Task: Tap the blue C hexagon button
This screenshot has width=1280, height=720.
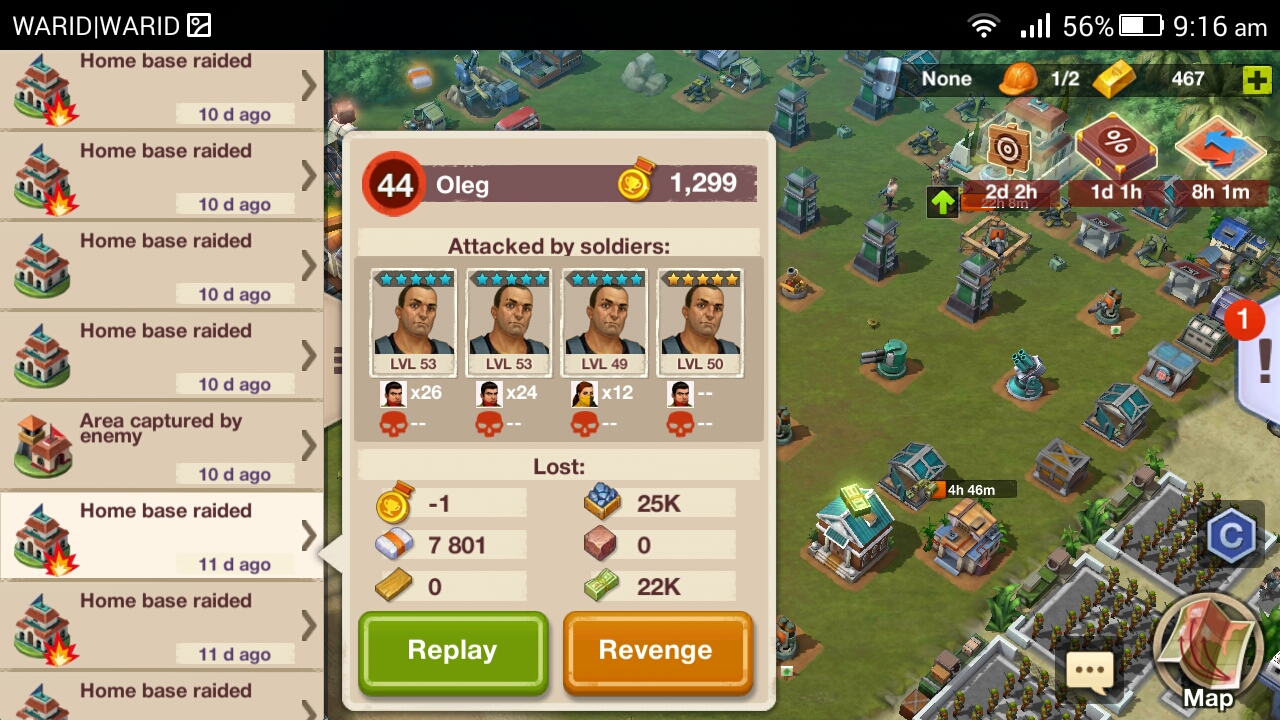Action: [x=1230, y=537]
